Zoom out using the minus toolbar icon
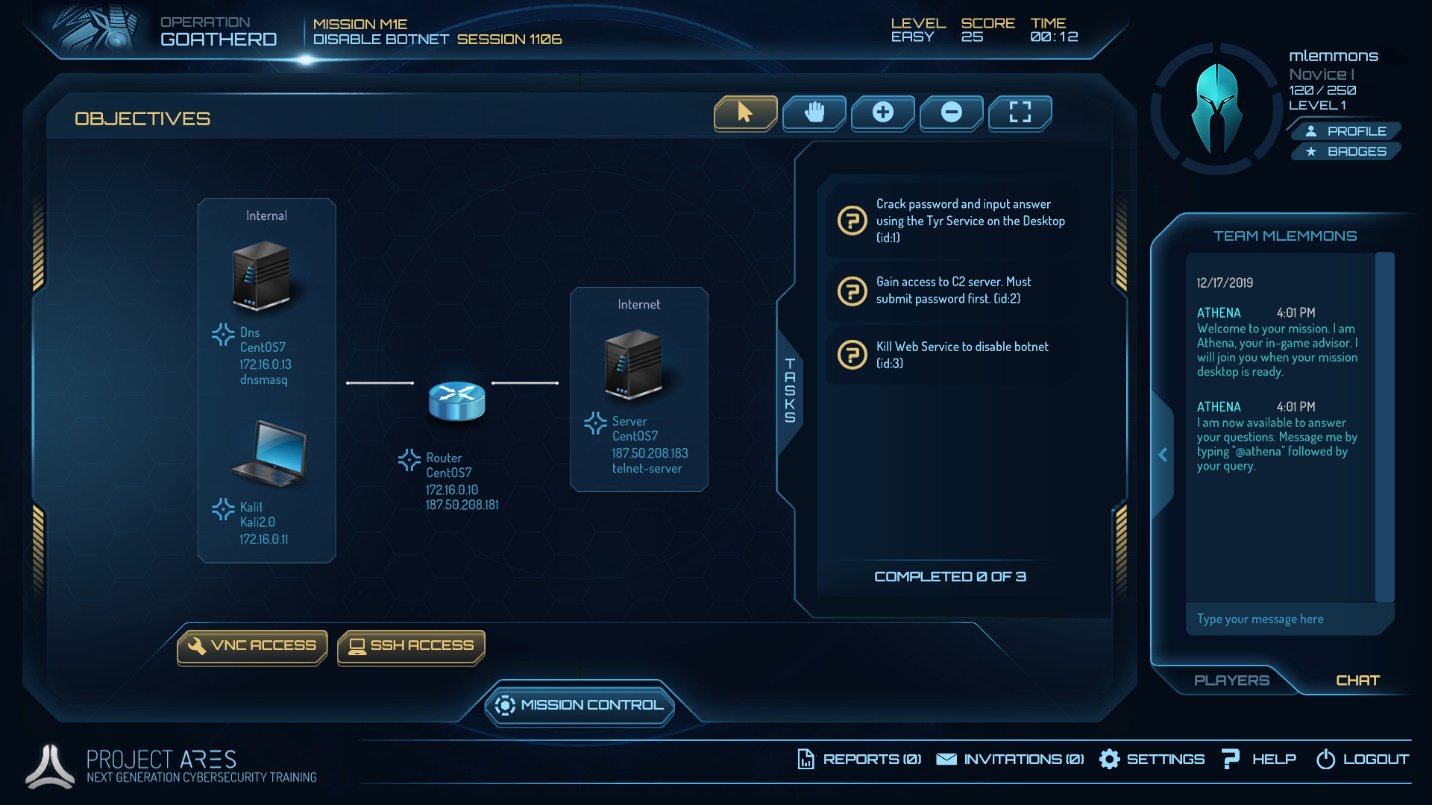 click(x=951, y=113)
